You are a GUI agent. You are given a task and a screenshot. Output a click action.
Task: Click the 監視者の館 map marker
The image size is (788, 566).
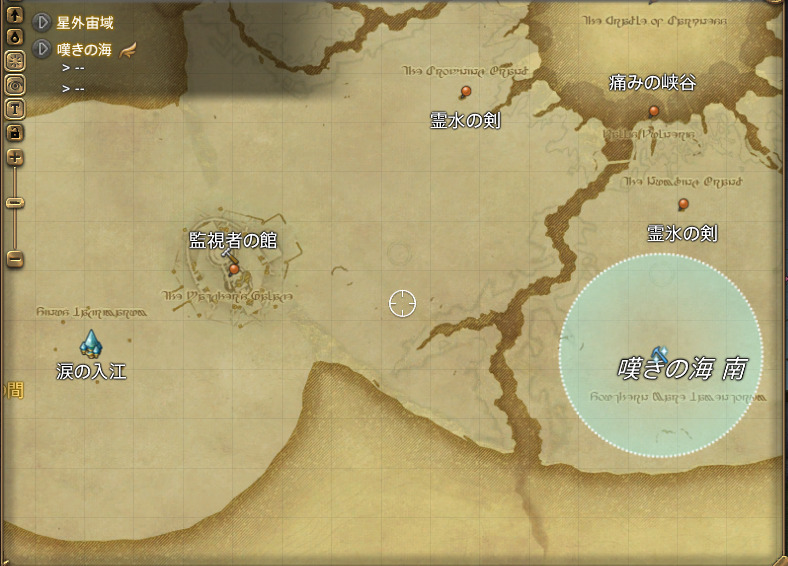coord(234,268)
